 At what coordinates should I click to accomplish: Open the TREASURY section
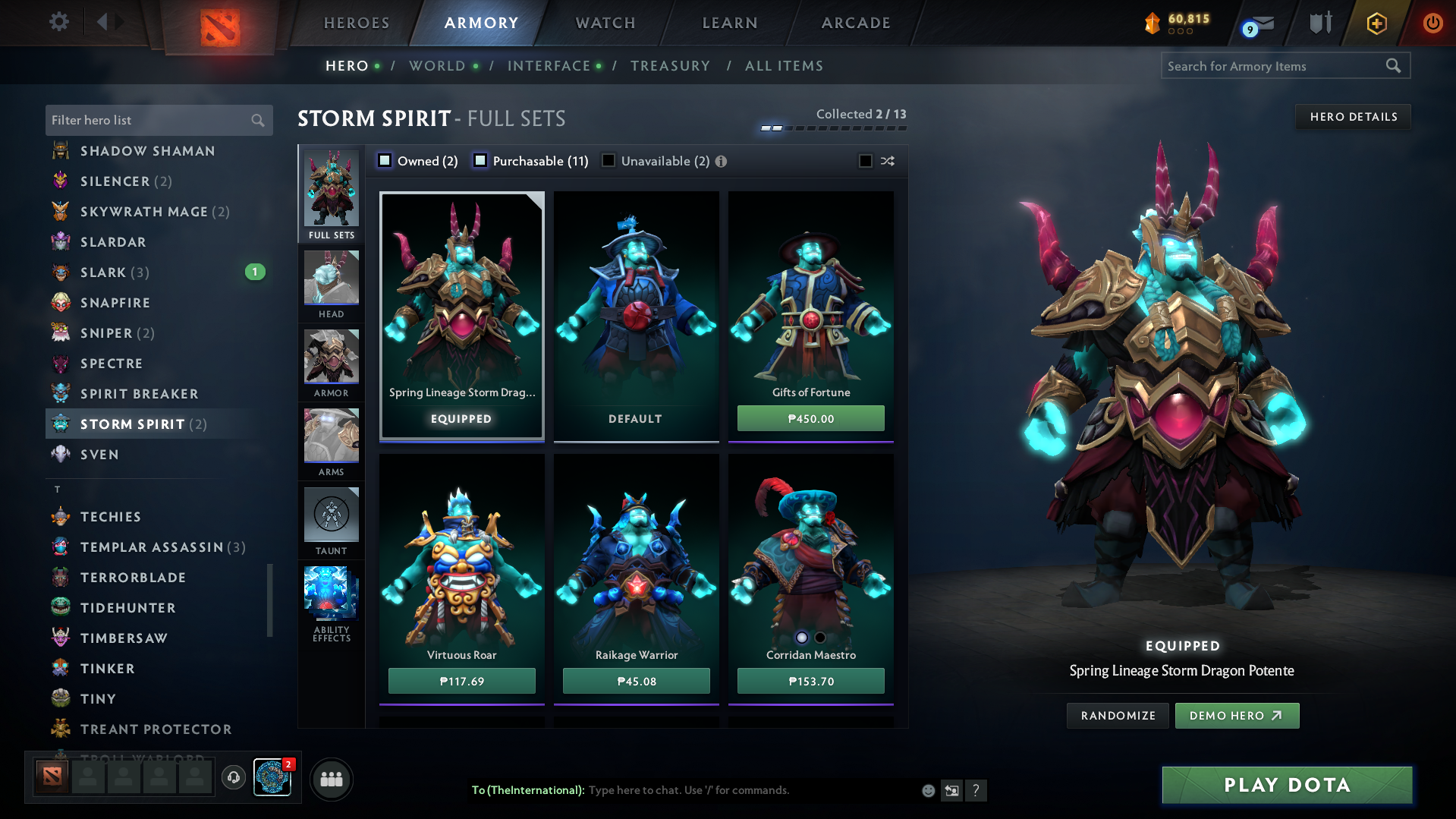[670, 66]
